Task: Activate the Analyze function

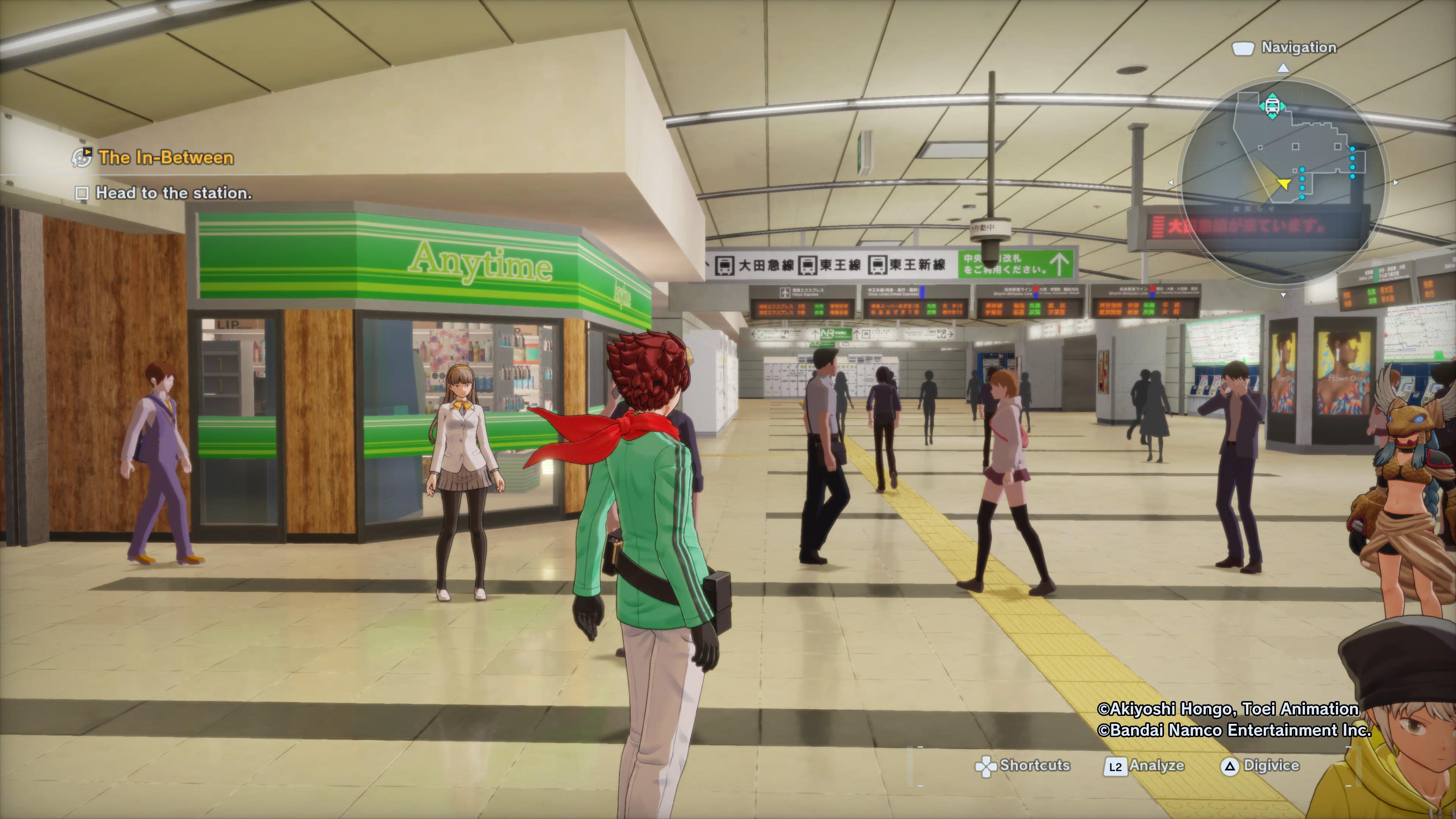Action: point(1145,766)
